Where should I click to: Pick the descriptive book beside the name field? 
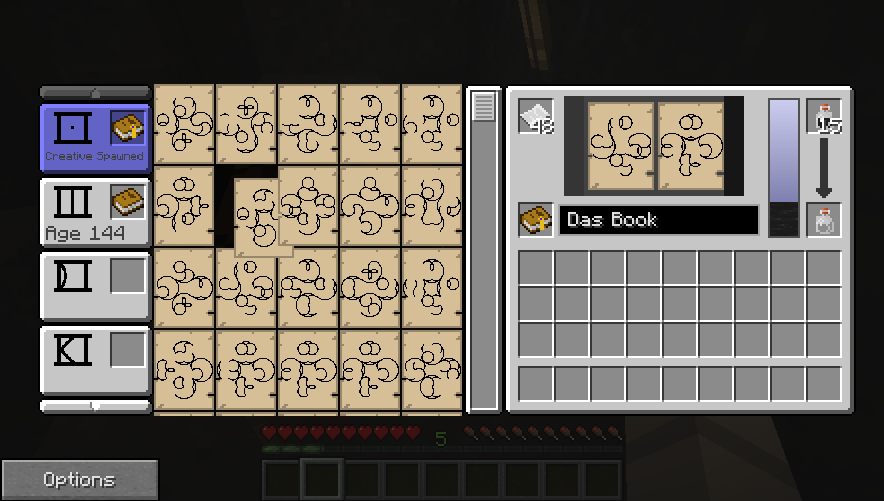click(x=536, y=220)
